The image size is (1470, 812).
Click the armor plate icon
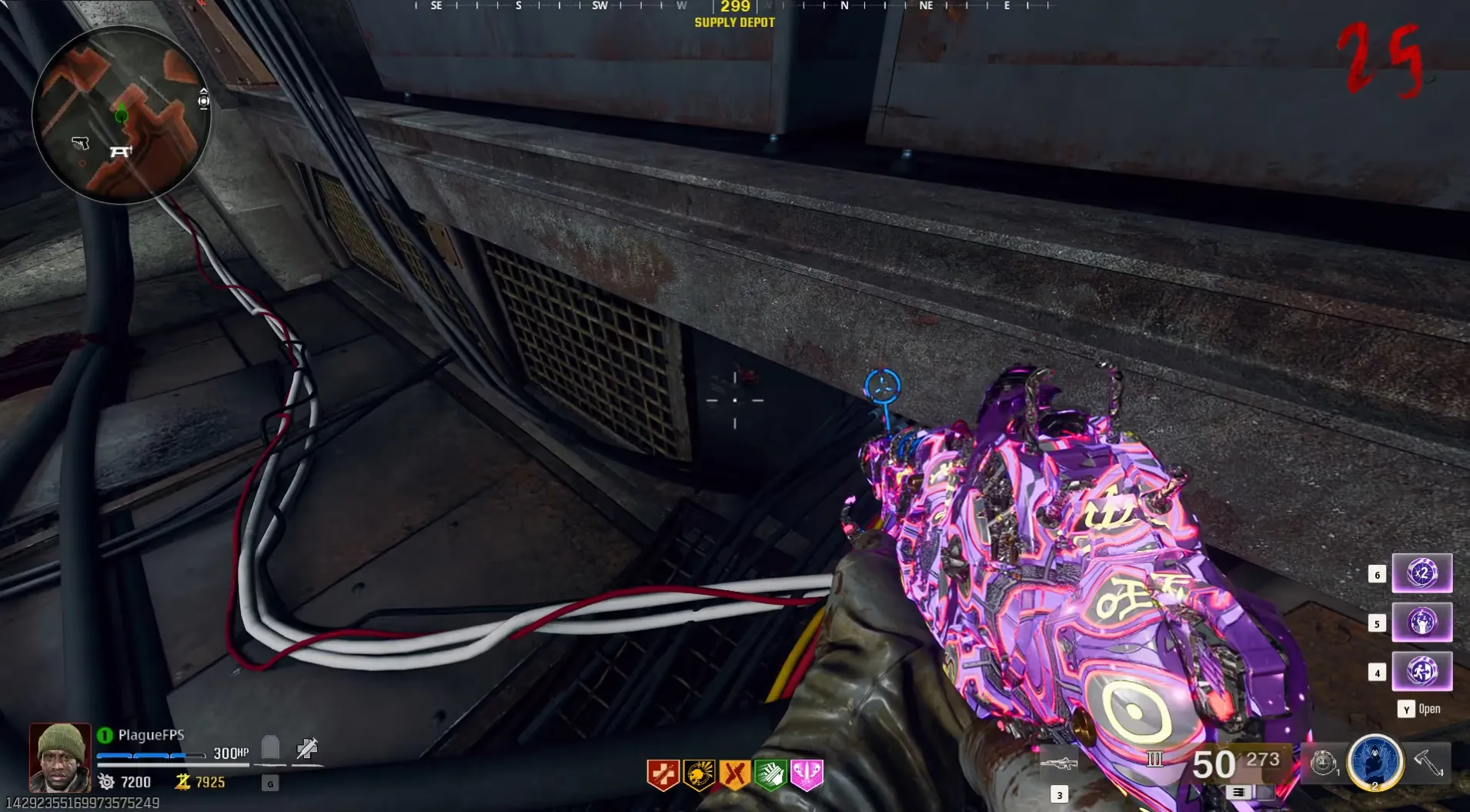(270, 747)
